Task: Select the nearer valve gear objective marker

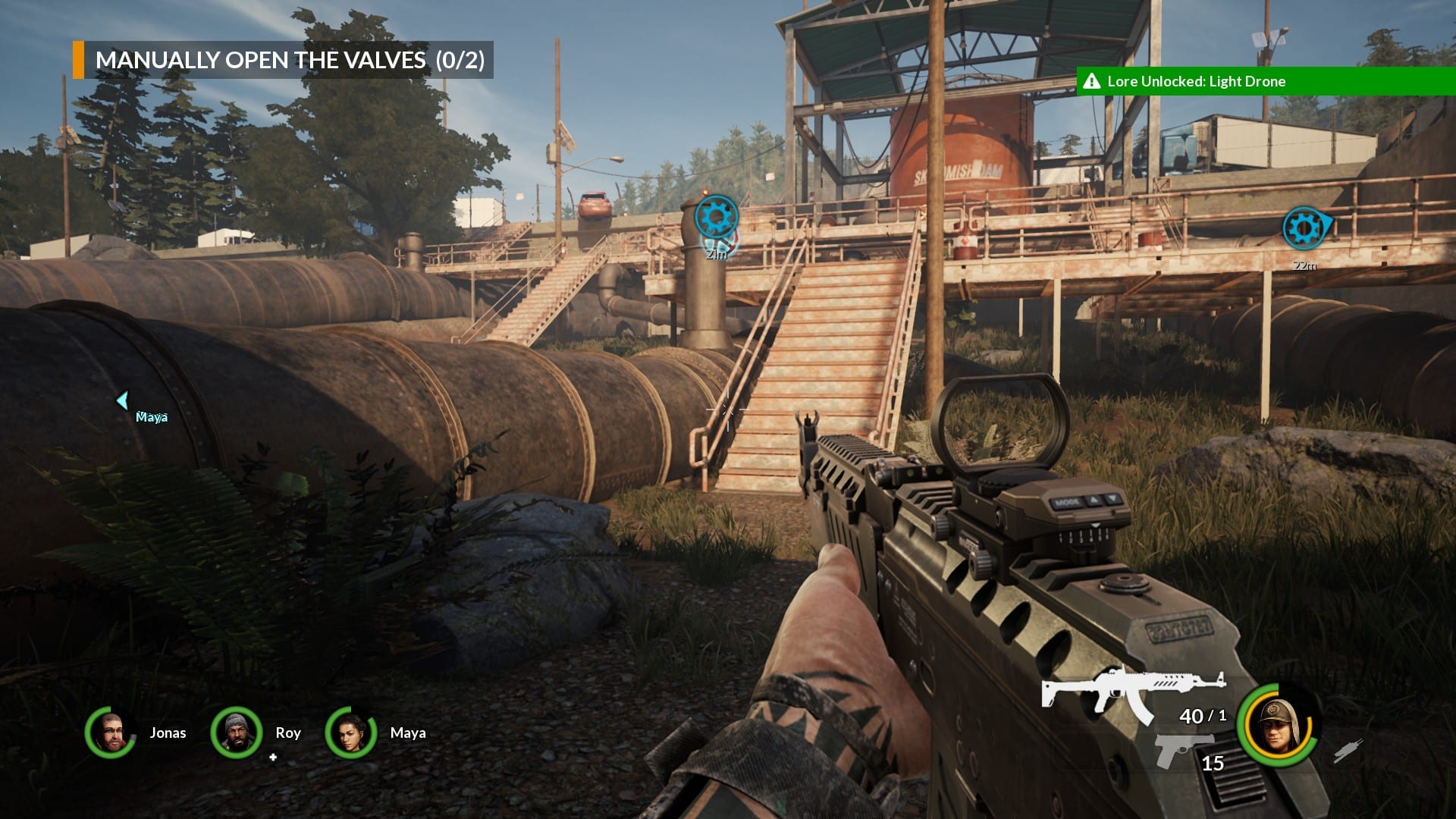Action: pyautogui.click(x=716, y=218)
